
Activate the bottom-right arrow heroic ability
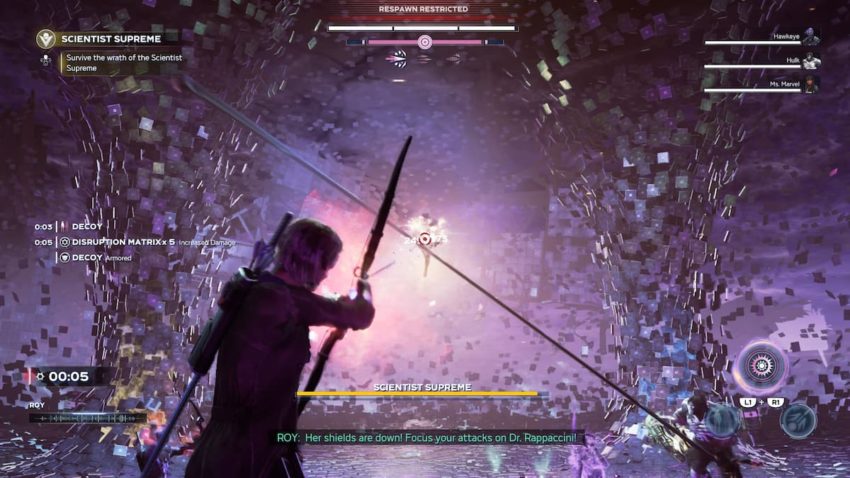click(x=796, y=420)
